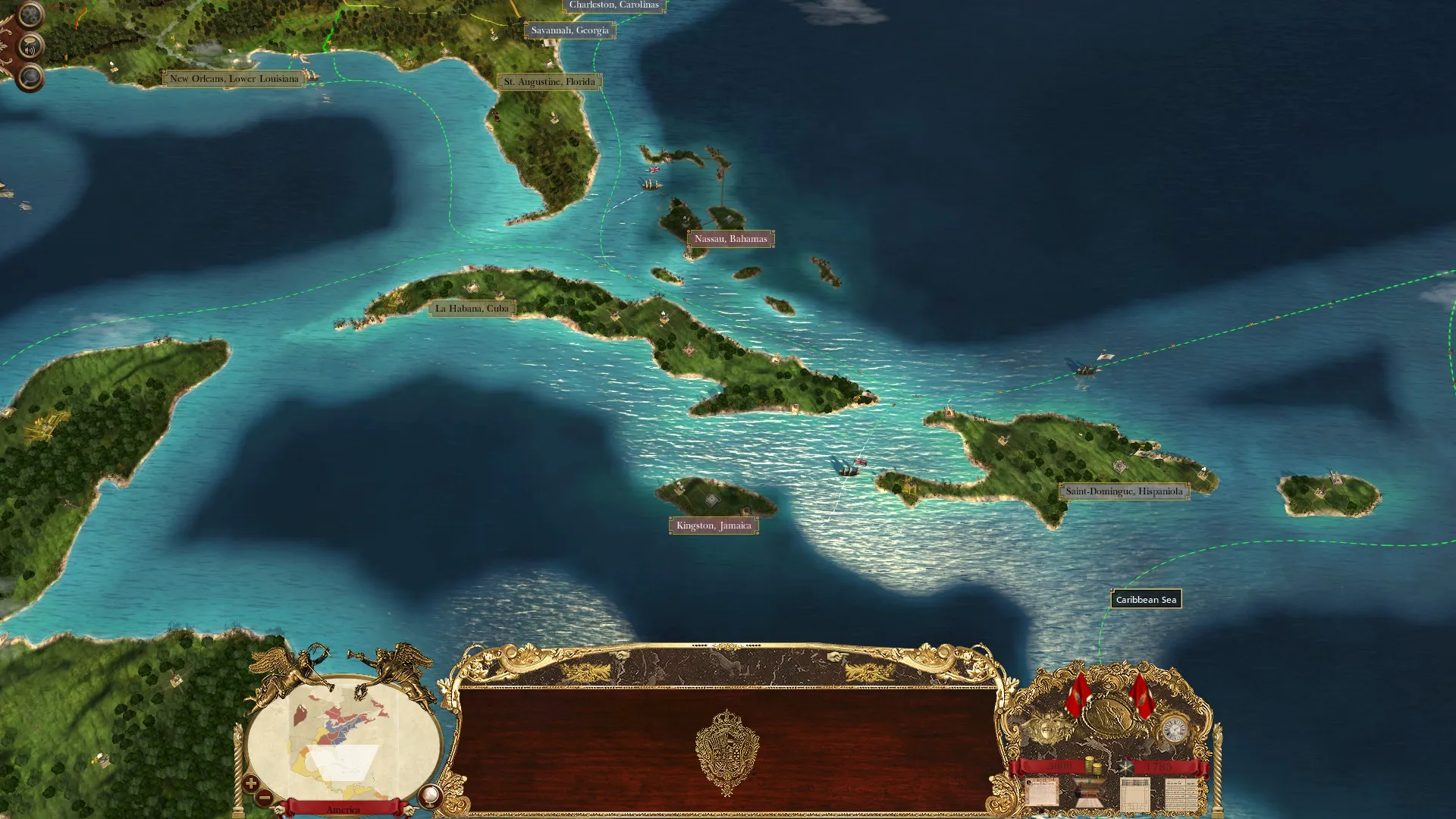Zoom out with the minimap minus button

(264, 798)
